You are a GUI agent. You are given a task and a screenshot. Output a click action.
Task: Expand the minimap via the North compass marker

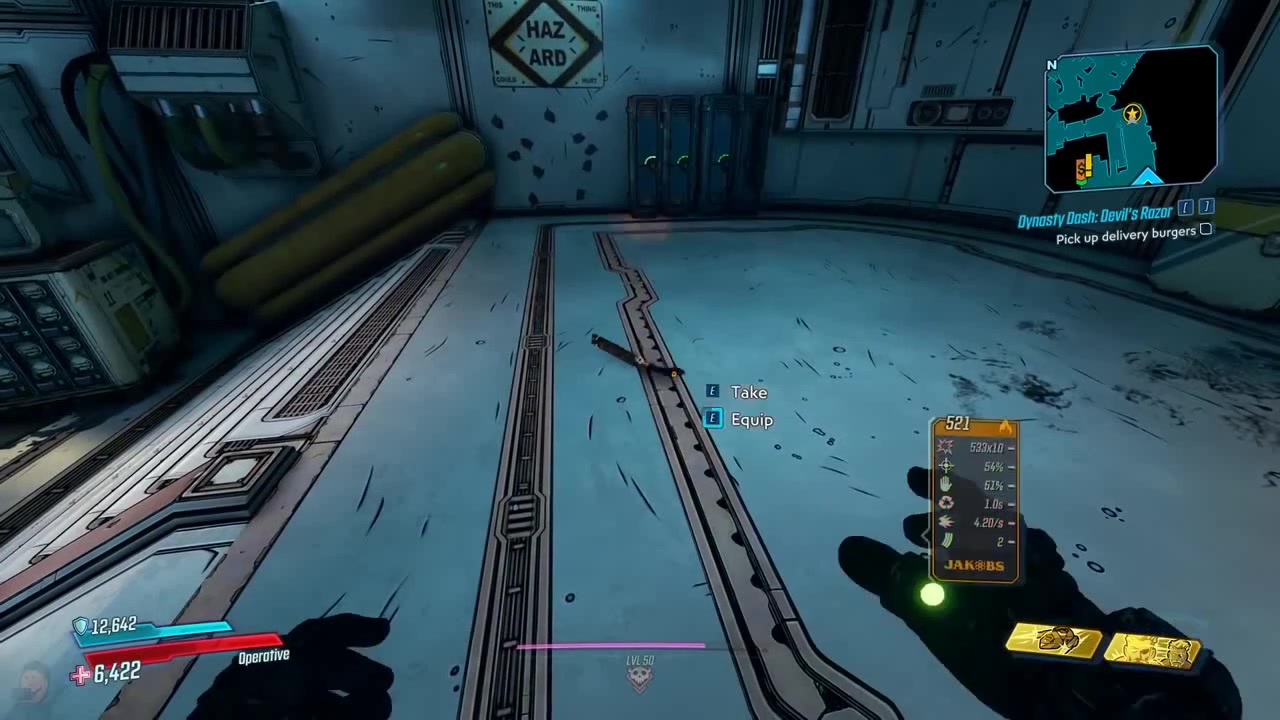1051,64
